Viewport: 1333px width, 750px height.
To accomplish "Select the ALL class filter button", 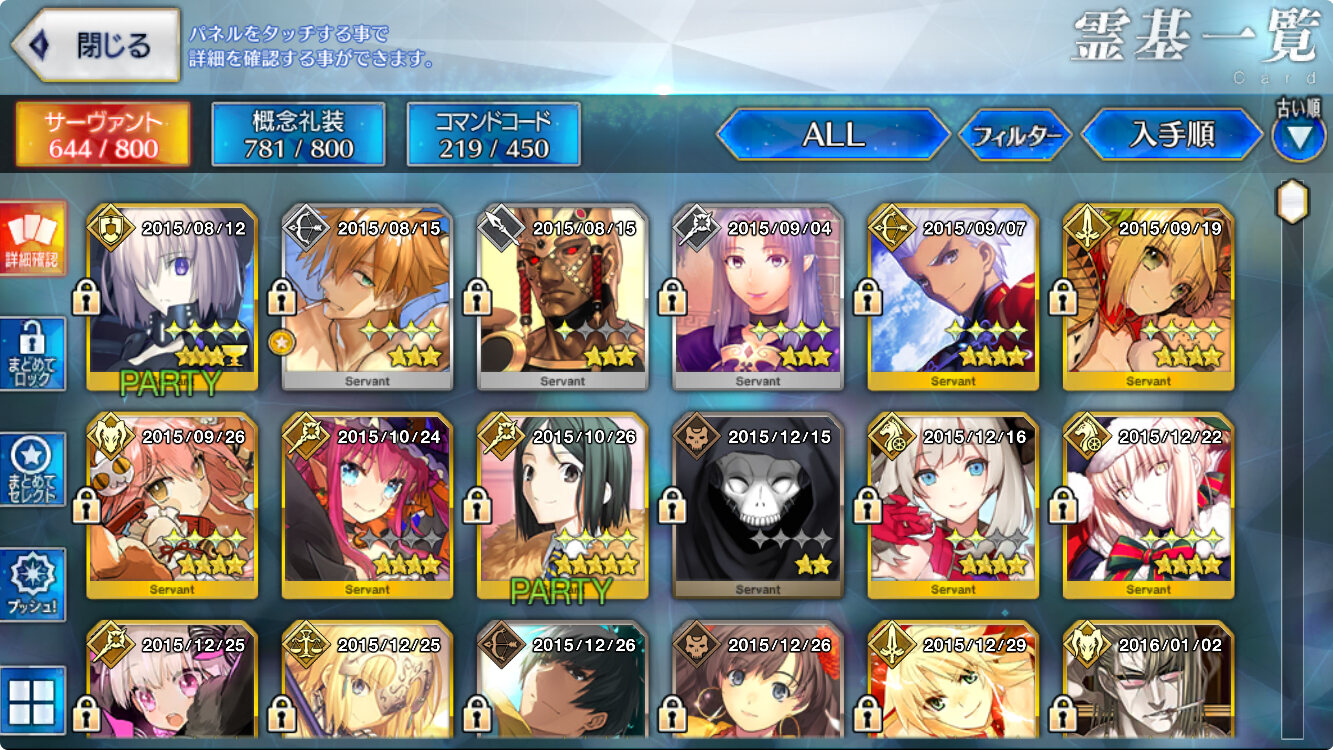I will coord(833,135).
